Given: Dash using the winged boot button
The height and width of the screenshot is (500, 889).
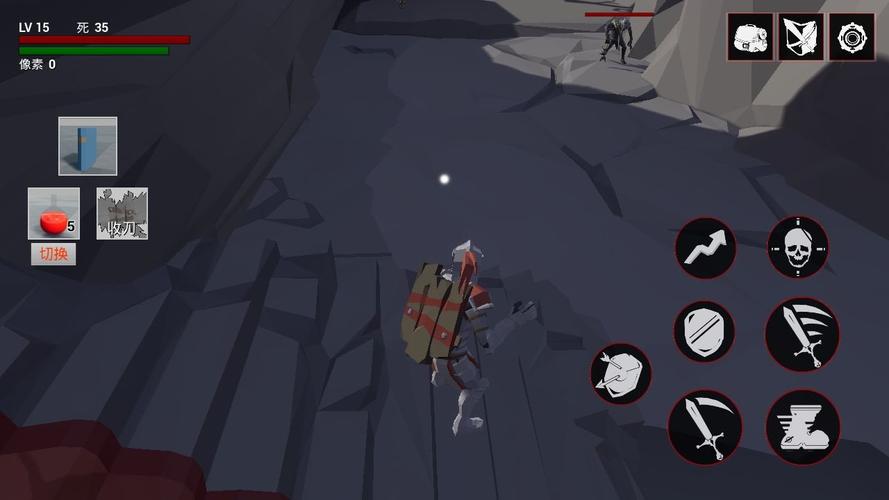Looking at the screenshot, I should pyautogui.click(x=802, y=427).
